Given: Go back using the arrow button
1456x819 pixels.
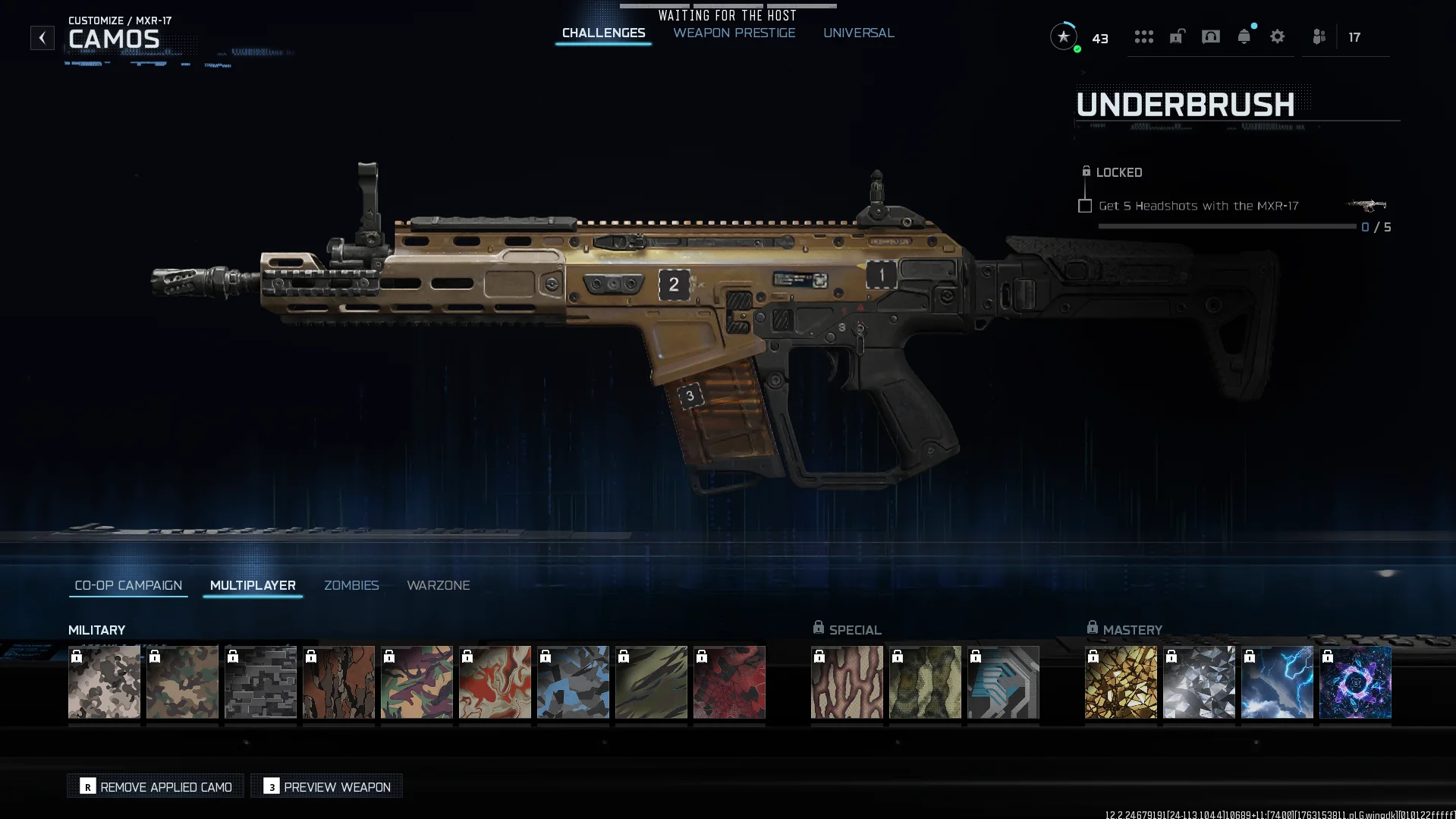Looking at the screenshot, I should [42, 38].
